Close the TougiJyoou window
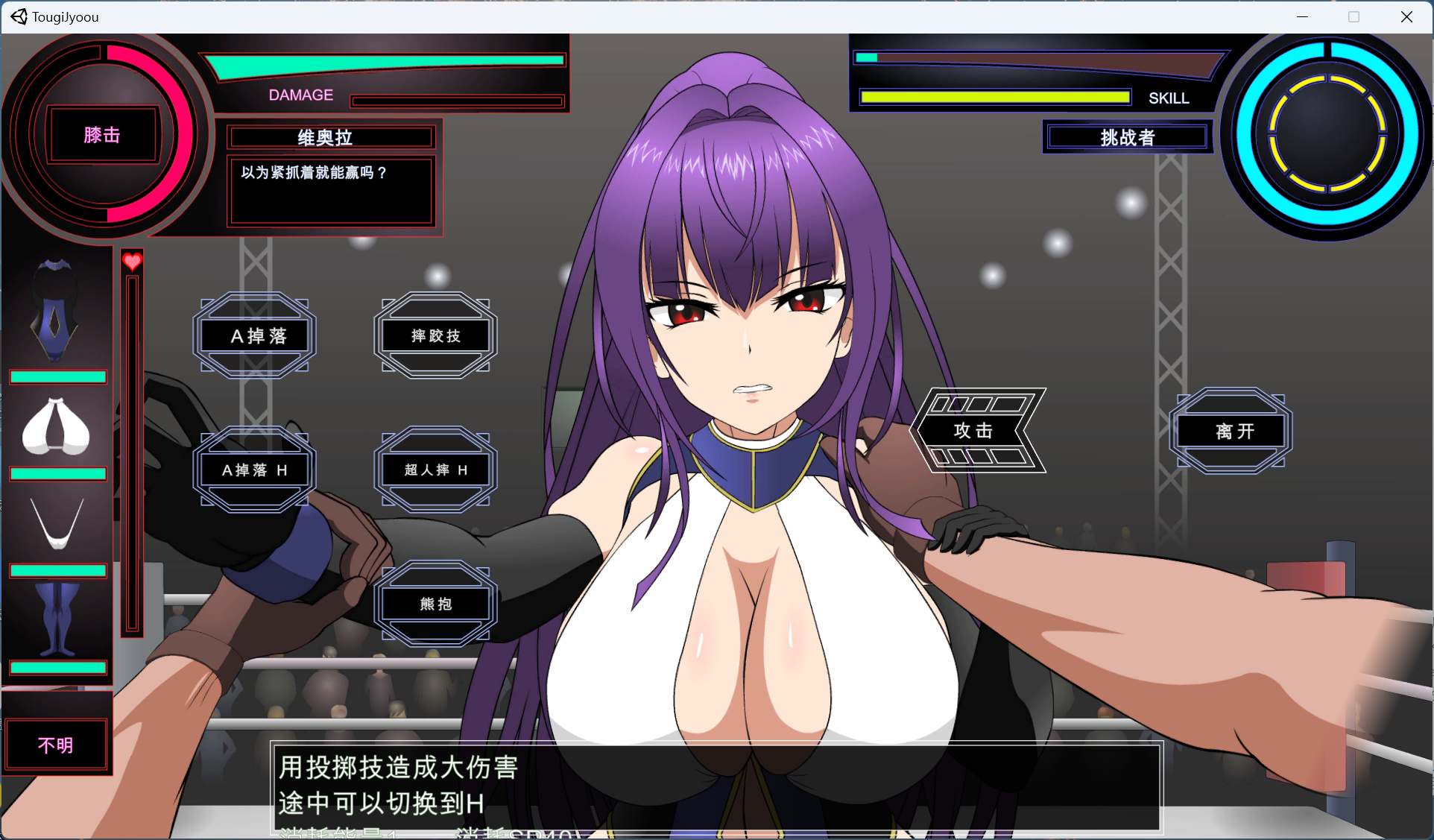Image resolution: width=1434 pixels, height=840 pixels. [1406, 16]
